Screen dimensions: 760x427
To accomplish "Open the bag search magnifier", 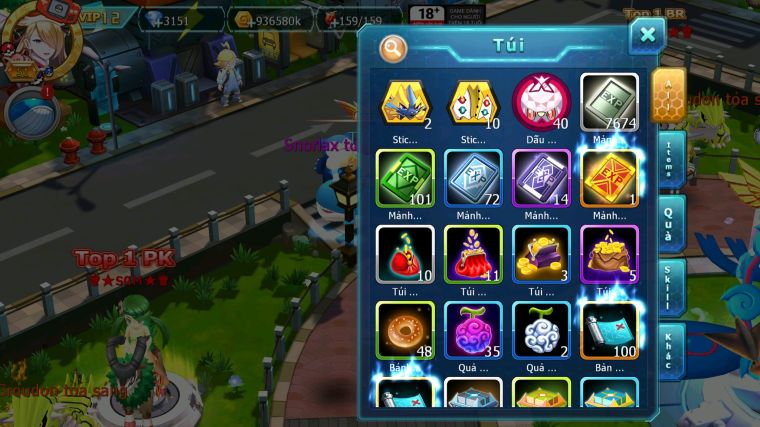I will pyautogui.click(x=393, y=47).
